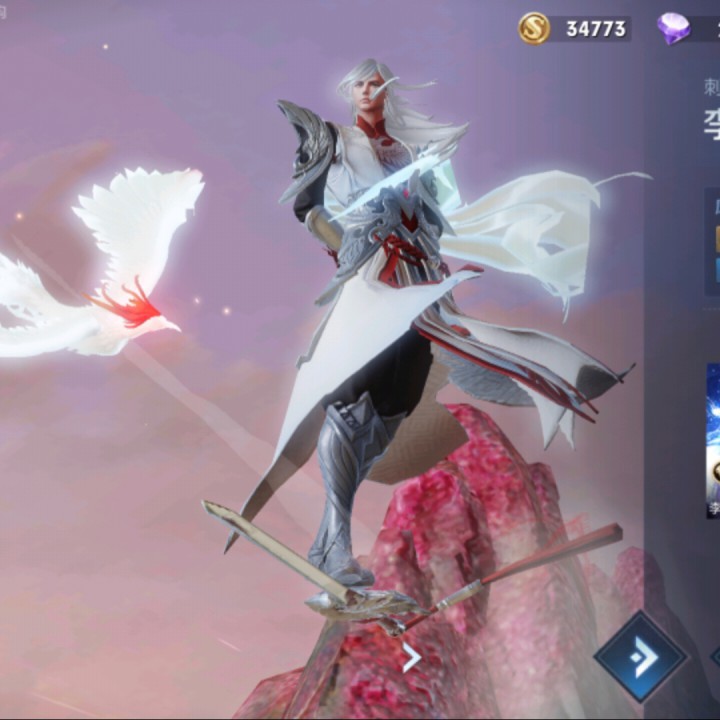Select the skin thumbnail card
The width and height of the screenshot is (720, 720).
pos(712,440)
